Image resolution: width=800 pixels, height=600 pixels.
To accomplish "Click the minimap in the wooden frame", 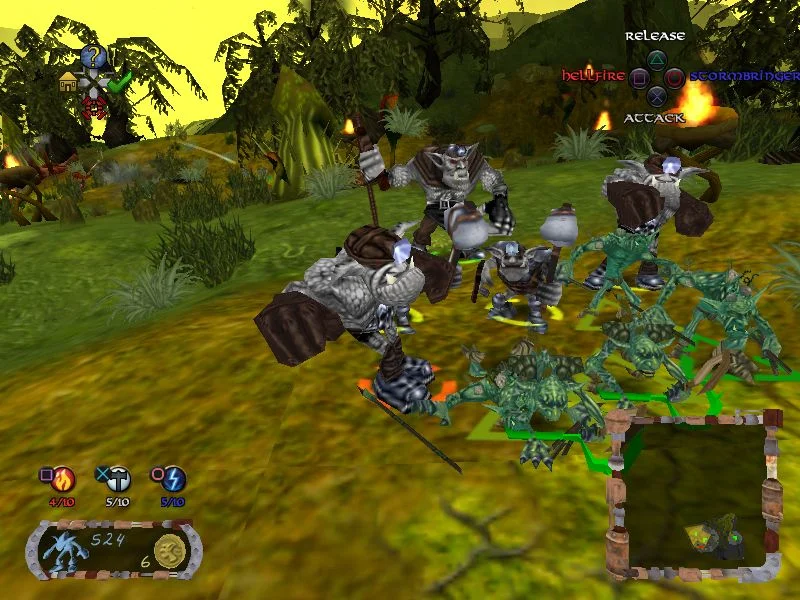I will (x=690, y=497).
